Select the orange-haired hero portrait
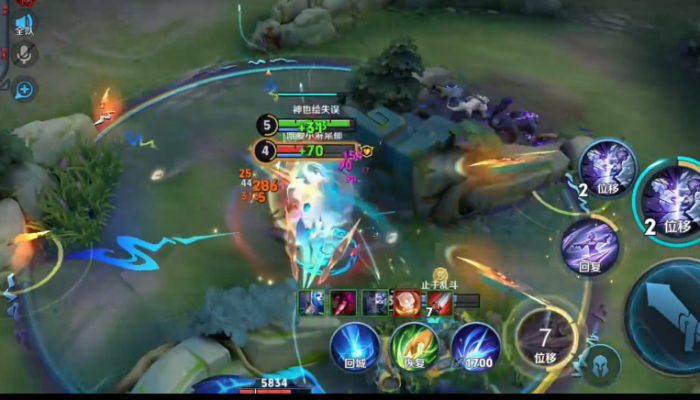Image resolution: width=700 pixels, height=400 pixels. pos(406,302)
